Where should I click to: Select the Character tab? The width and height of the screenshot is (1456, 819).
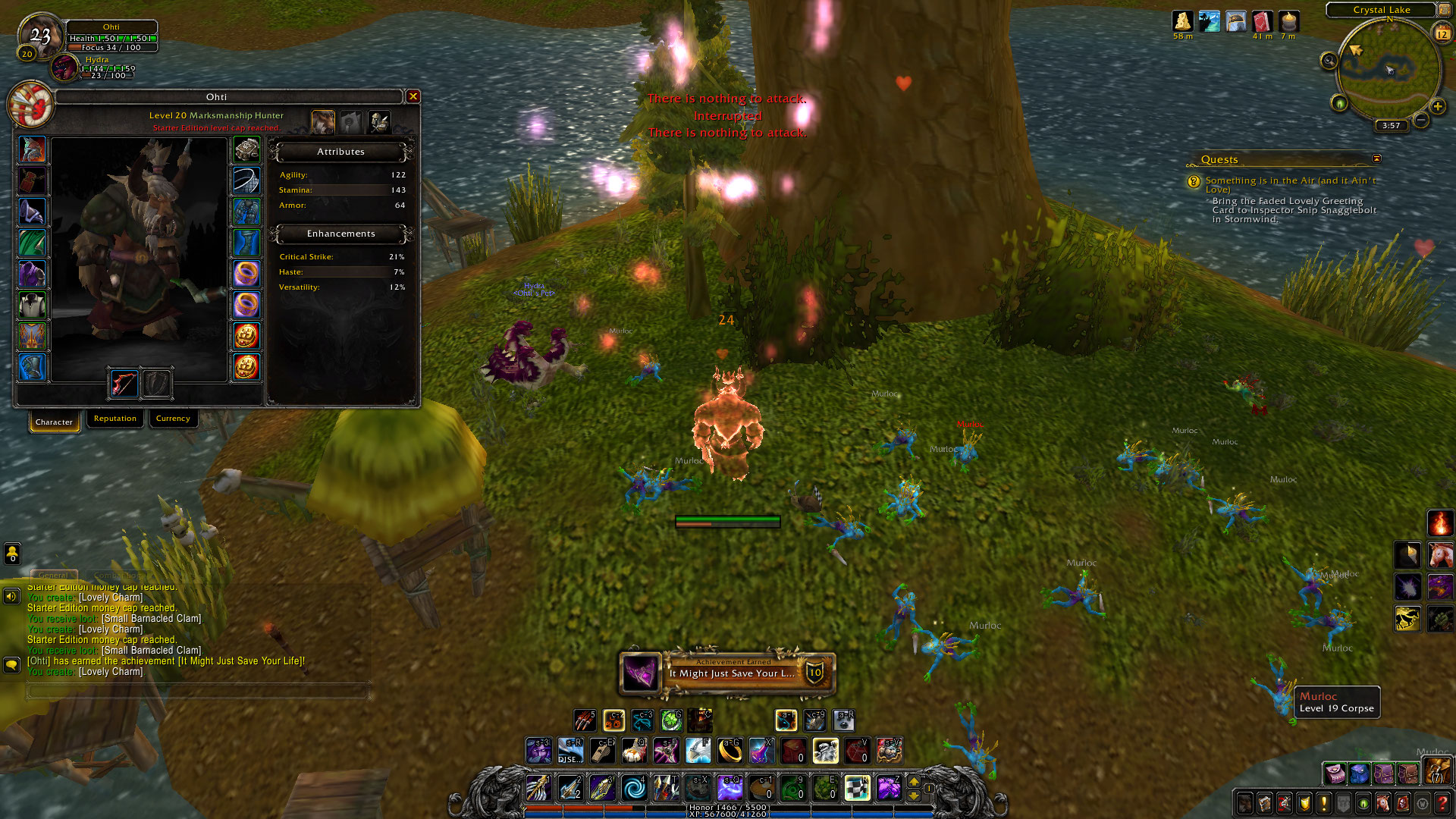(x=54, y=422)
